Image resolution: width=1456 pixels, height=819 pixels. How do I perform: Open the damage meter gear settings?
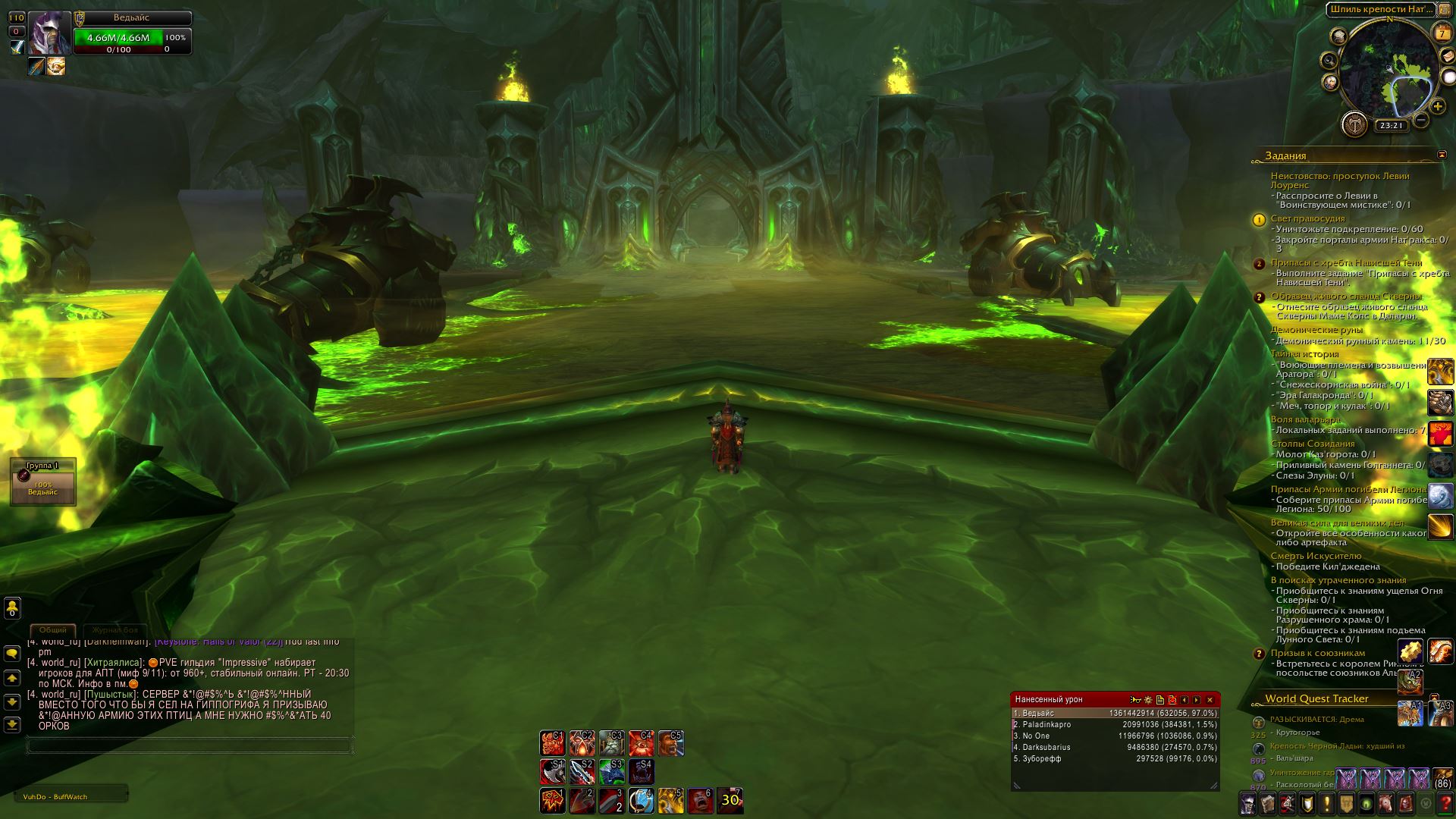(1148, 700)
